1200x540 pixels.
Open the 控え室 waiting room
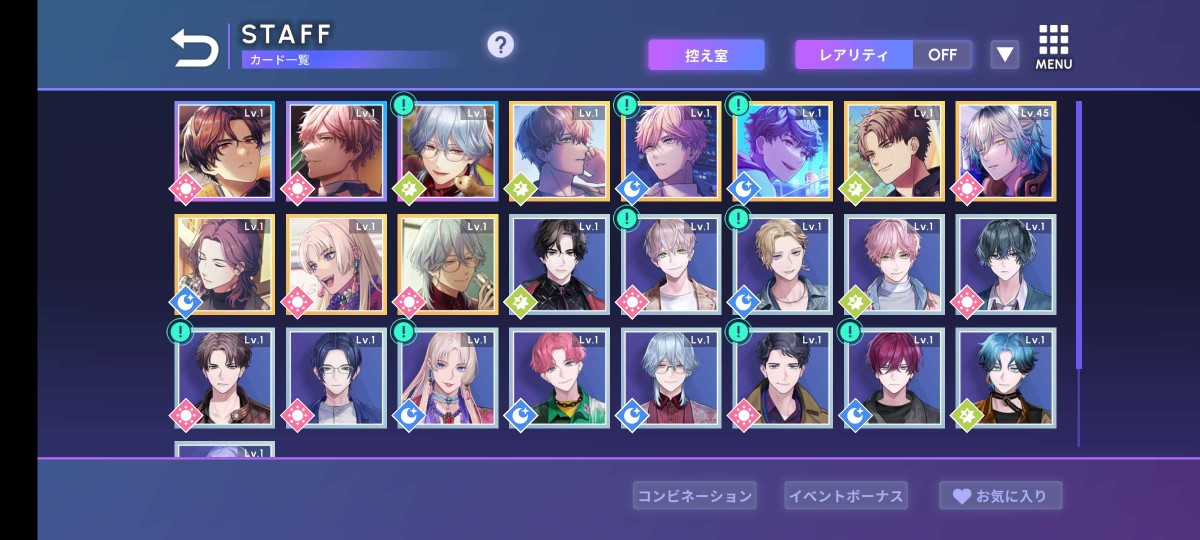click(x=706, y=55)
